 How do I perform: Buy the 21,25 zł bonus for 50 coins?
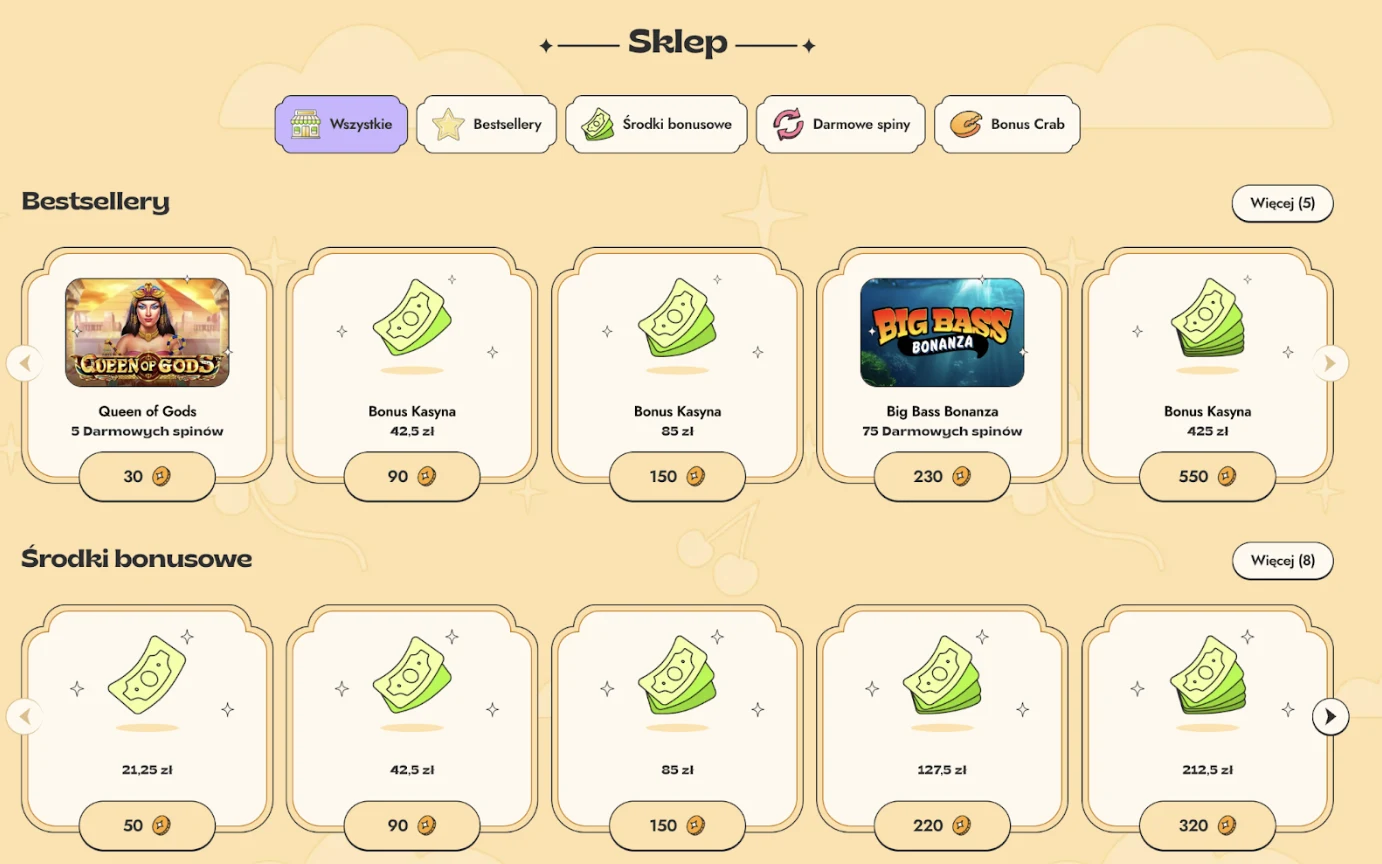point(147,826)
